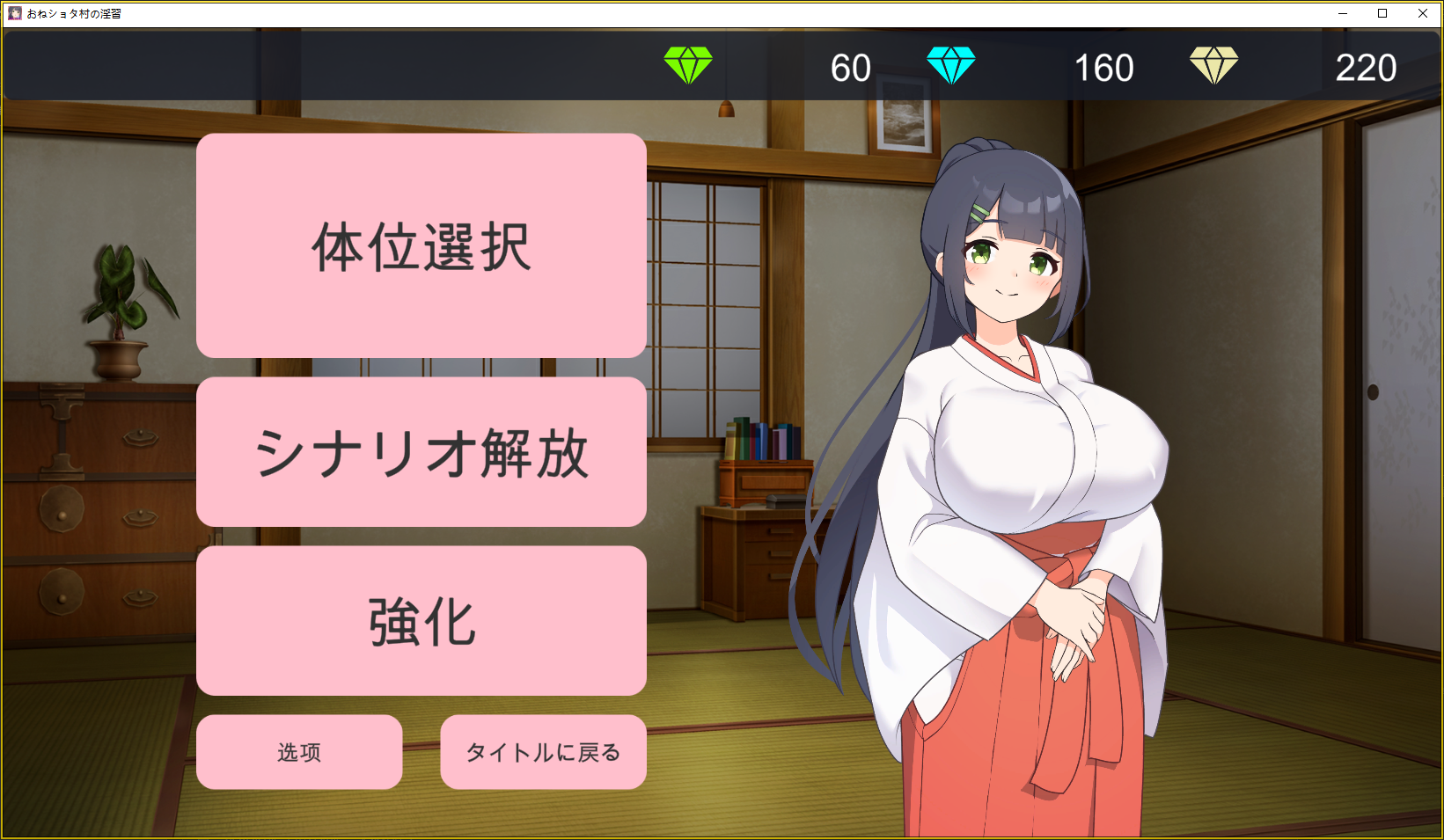Choose タイトルに戻る to return to title
Viewport: 1444px width, 840px height.
tap(543, 752)
